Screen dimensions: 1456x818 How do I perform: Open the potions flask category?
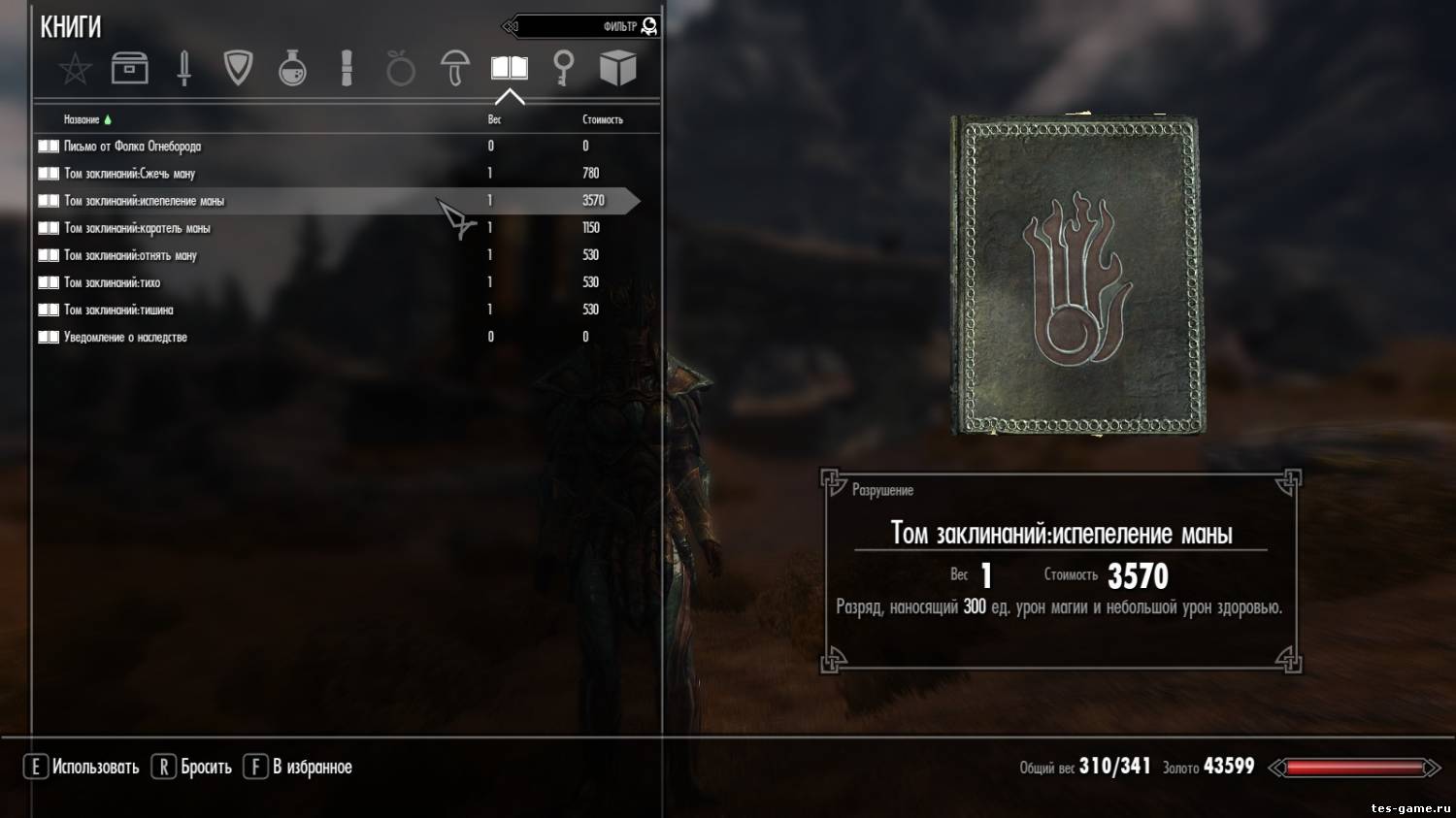click(x=292, y=69)
